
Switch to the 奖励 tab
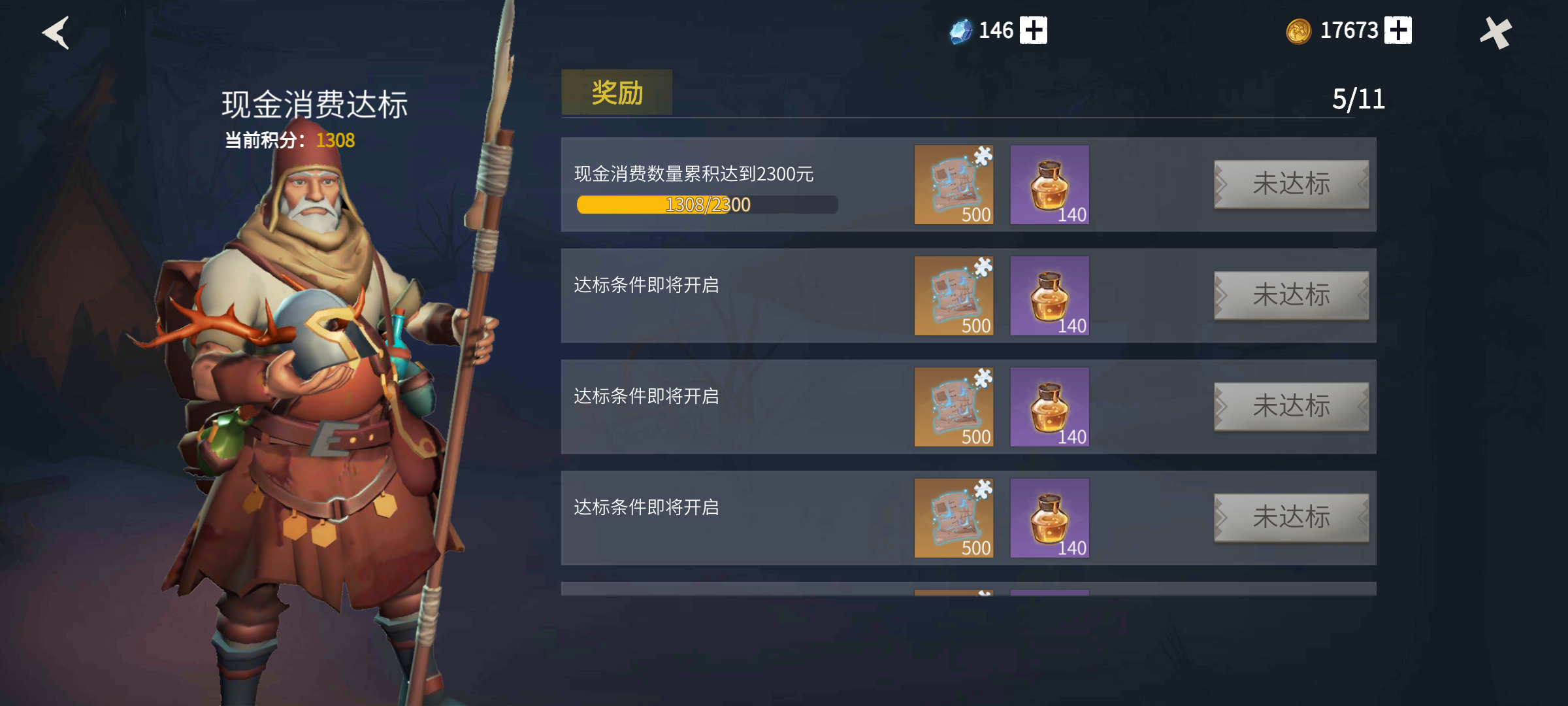pyautogui.click(x=617, y=92)
